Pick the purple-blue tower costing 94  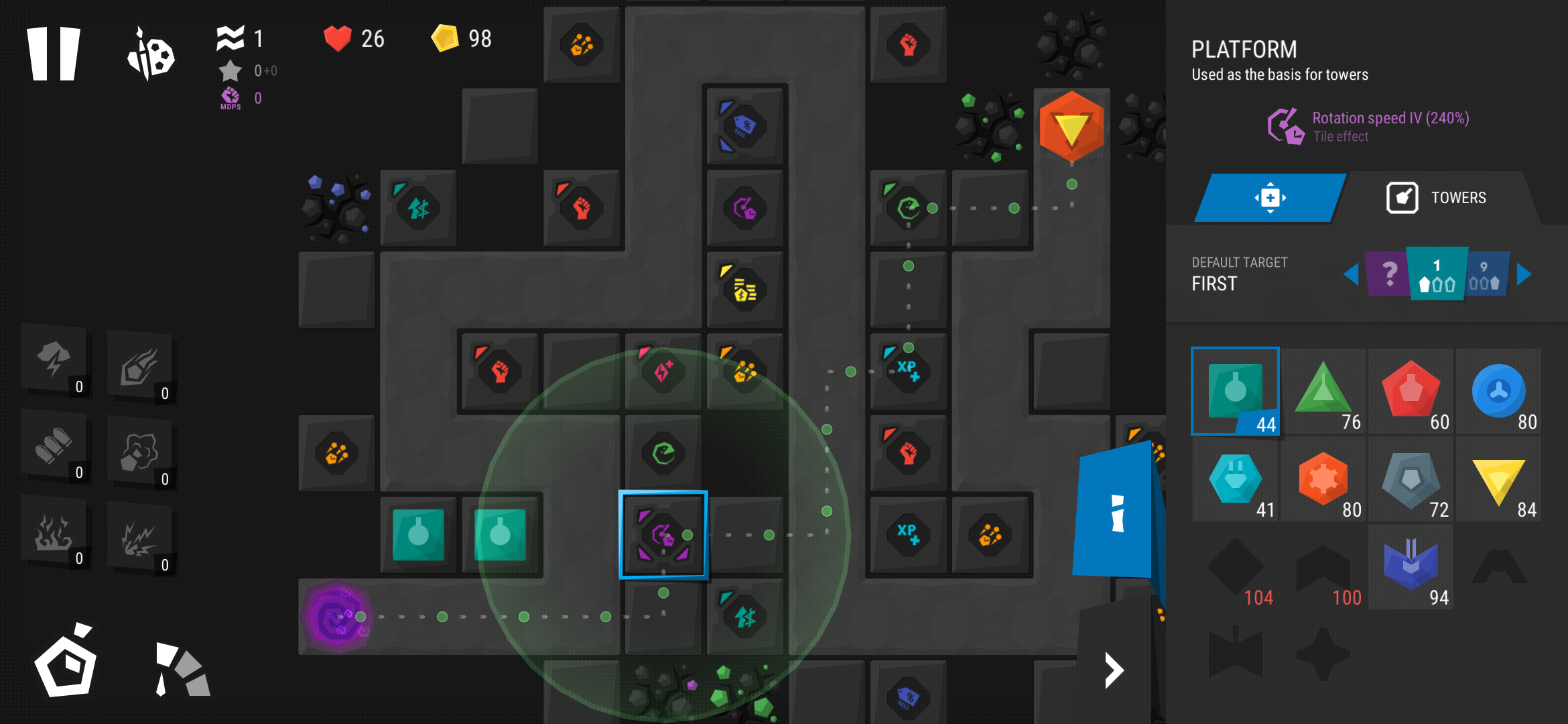point(1411,567)
